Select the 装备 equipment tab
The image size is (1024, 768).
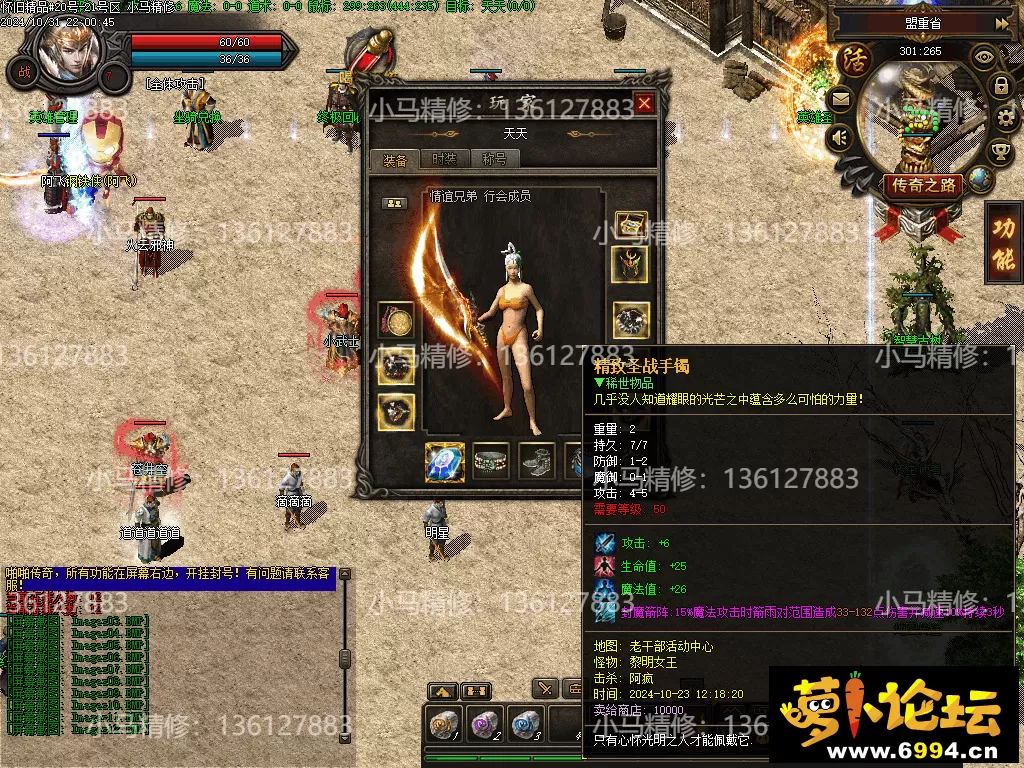pos(395,160)
